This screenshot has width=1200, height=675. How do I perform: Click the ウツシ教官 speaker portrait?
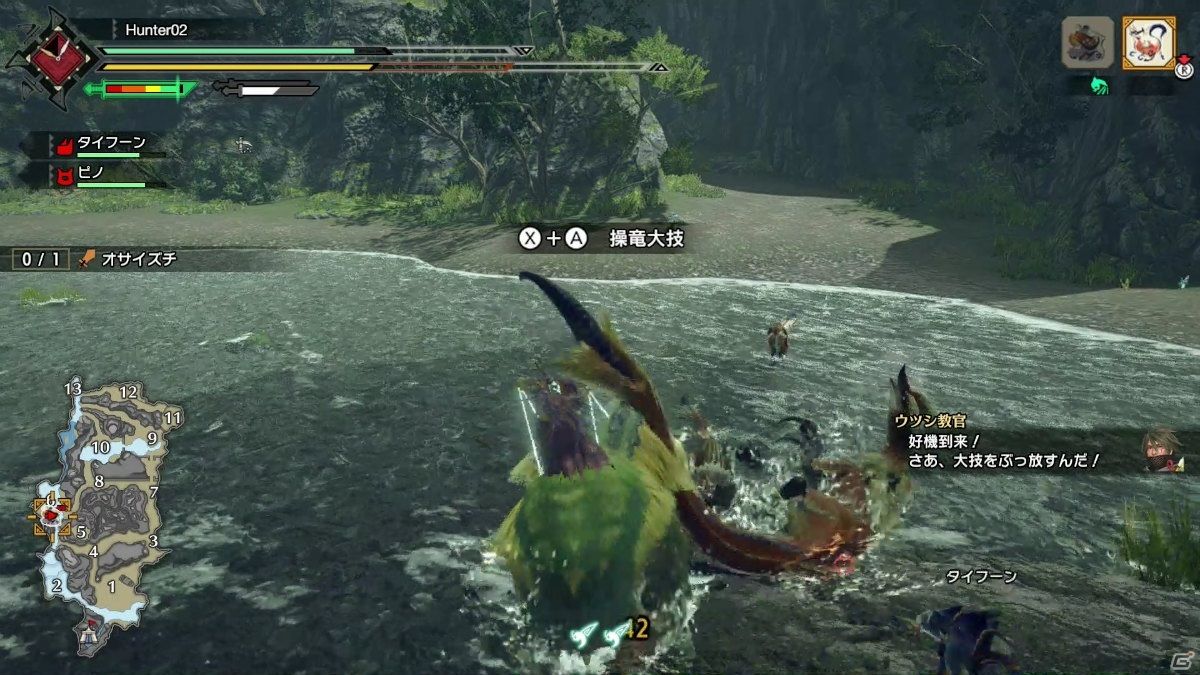pyautogui.click(x=1164, y=449)
